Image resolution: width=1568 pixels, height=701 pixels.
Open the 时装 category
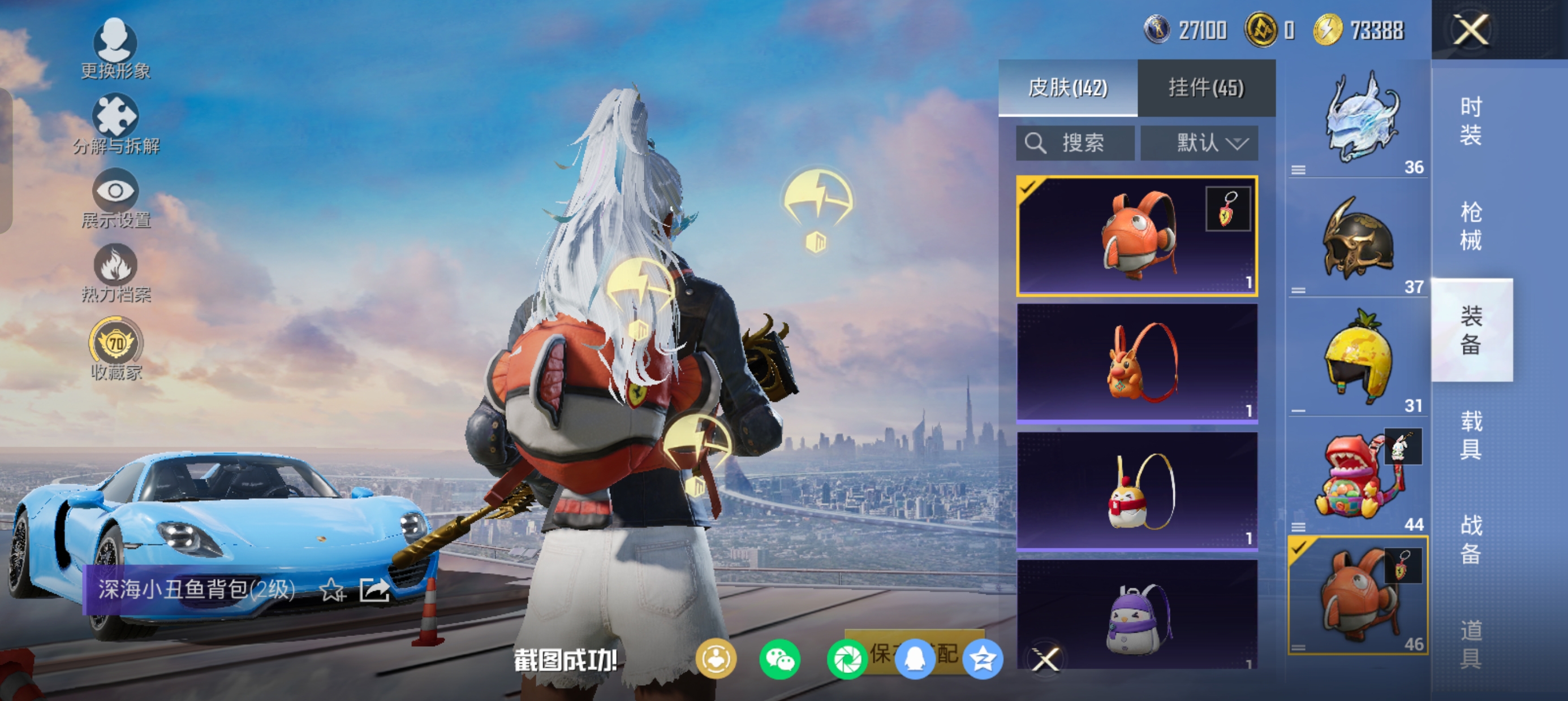pyautogui.click(x=1471, y=120)
